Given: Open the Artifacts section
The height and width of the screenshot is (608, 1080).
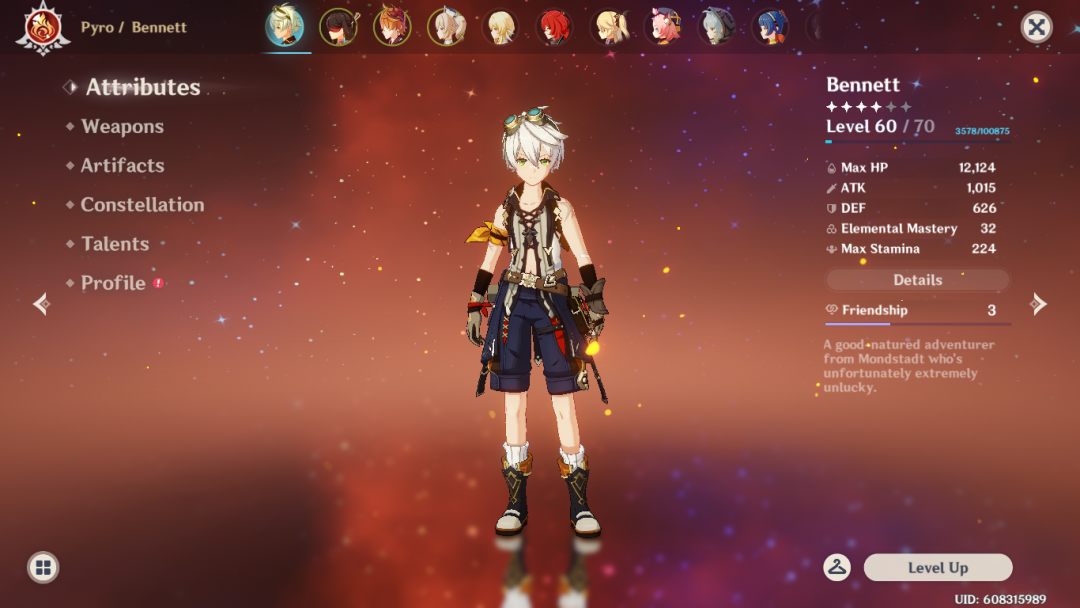Looking at the screenshot, I should 122,166.
